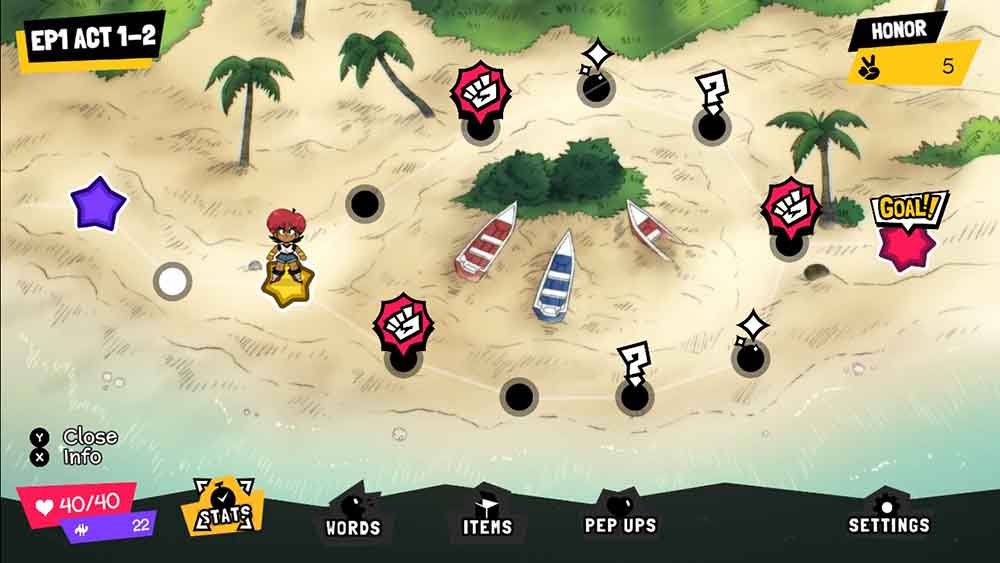Screen dimensions: 1000x563
Task: Choose the white circle map node
Action: (x=172, y=281)
